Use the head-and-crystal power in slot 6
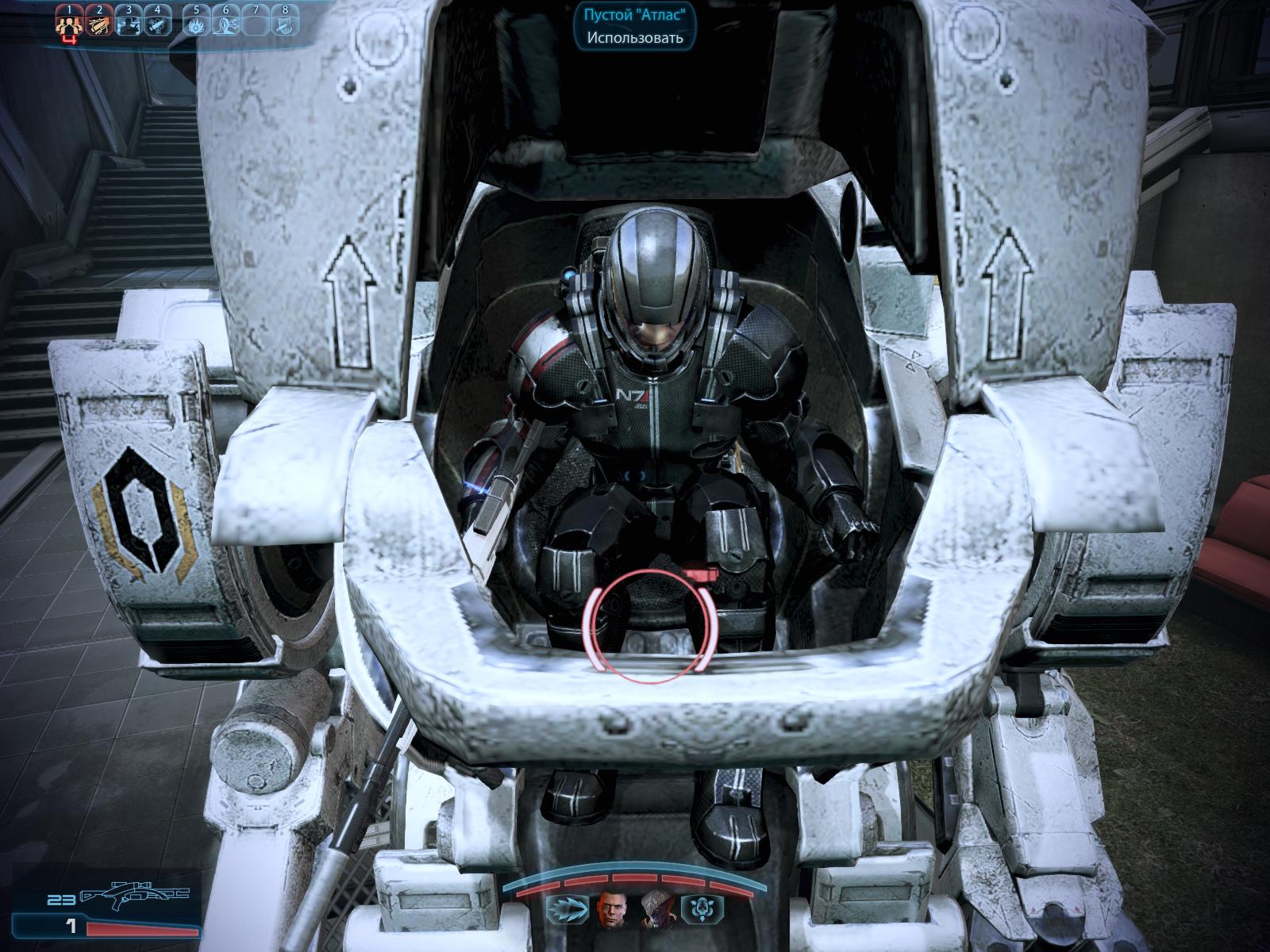The width and height of the screenshot is (1270, 952). point(225,24)
